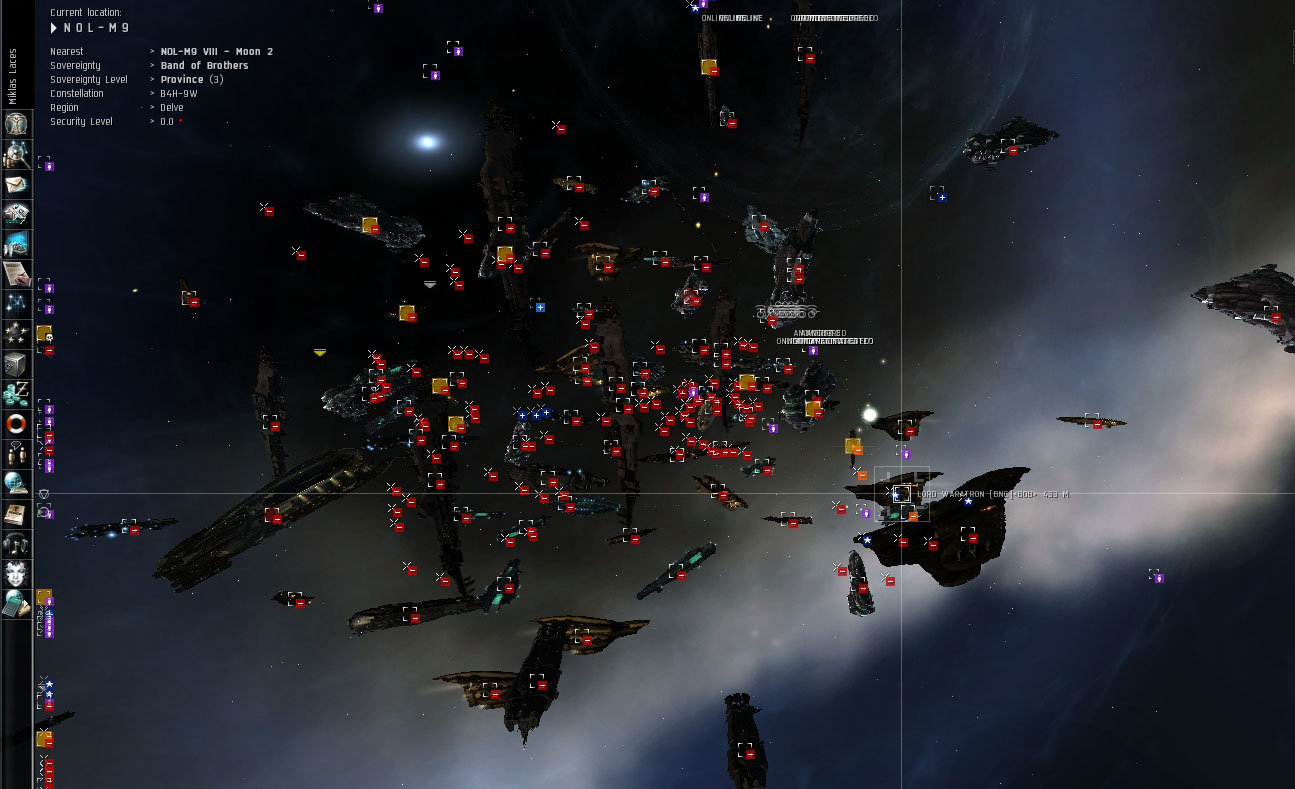
Task: Click the hand-signing document icon
Action: (x=16, y=274)
